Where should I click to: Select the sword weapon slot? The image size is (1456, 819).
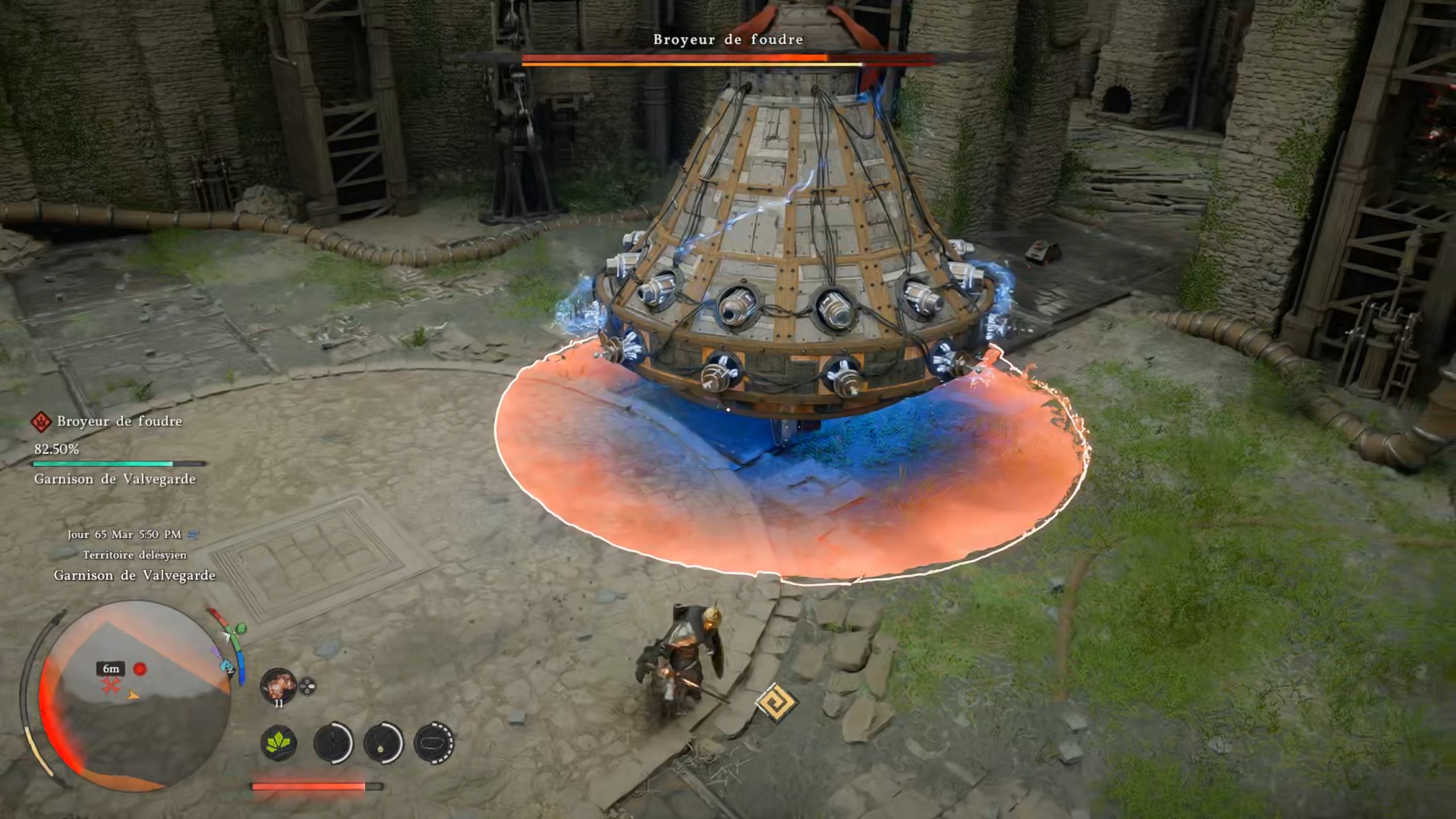(333, 743)
